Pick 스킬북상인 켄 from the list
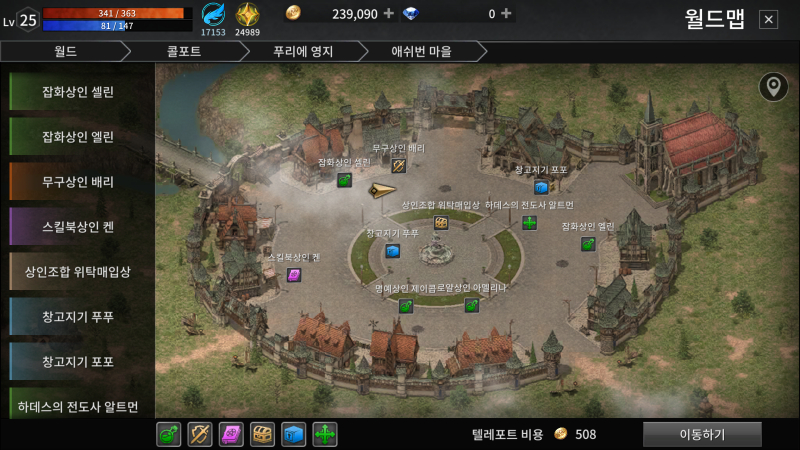Screen dimensions: 800x450 [x=78, y=227]
